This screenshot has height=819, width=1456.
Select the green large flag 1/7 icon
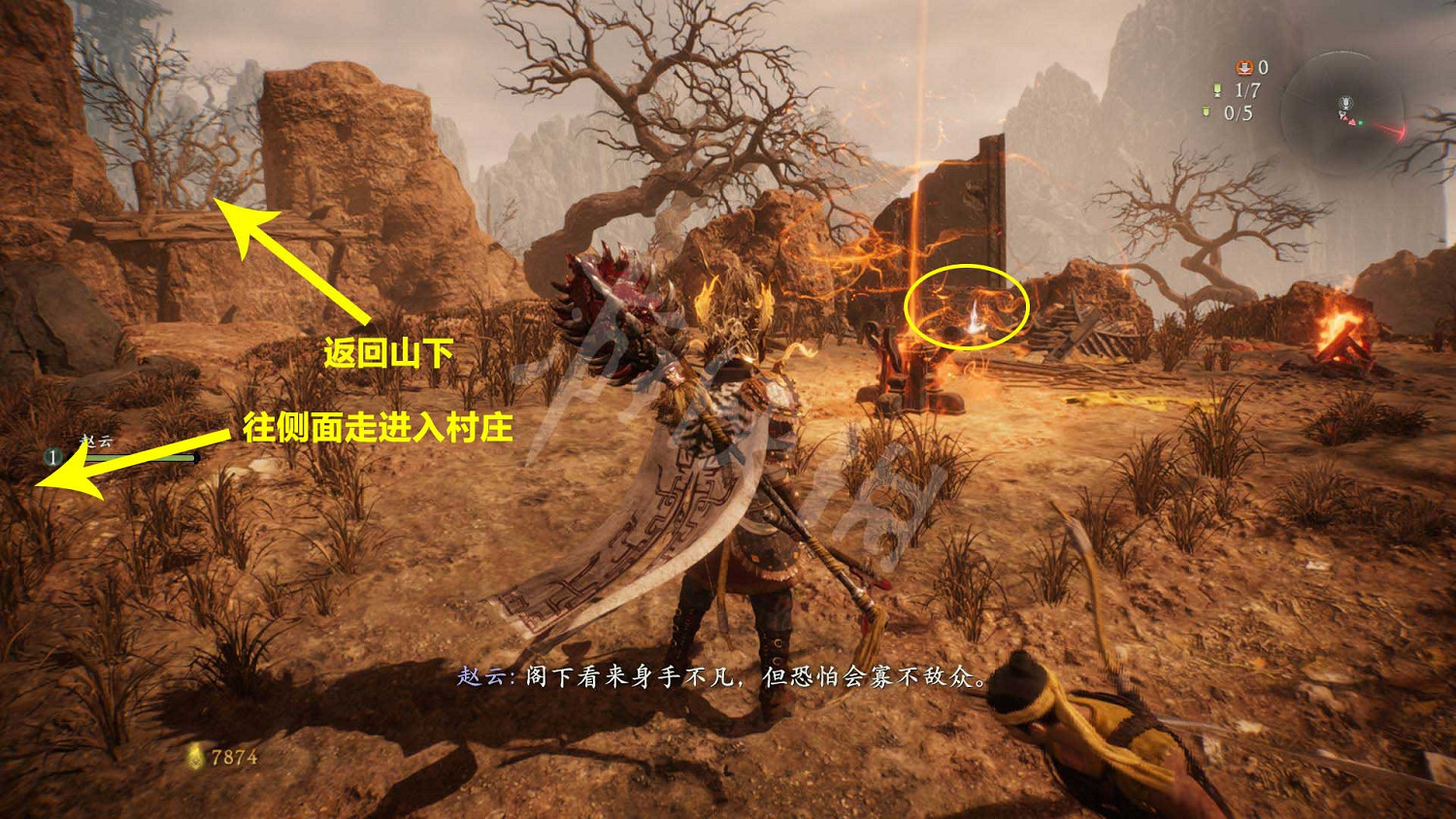point(1216,89)
